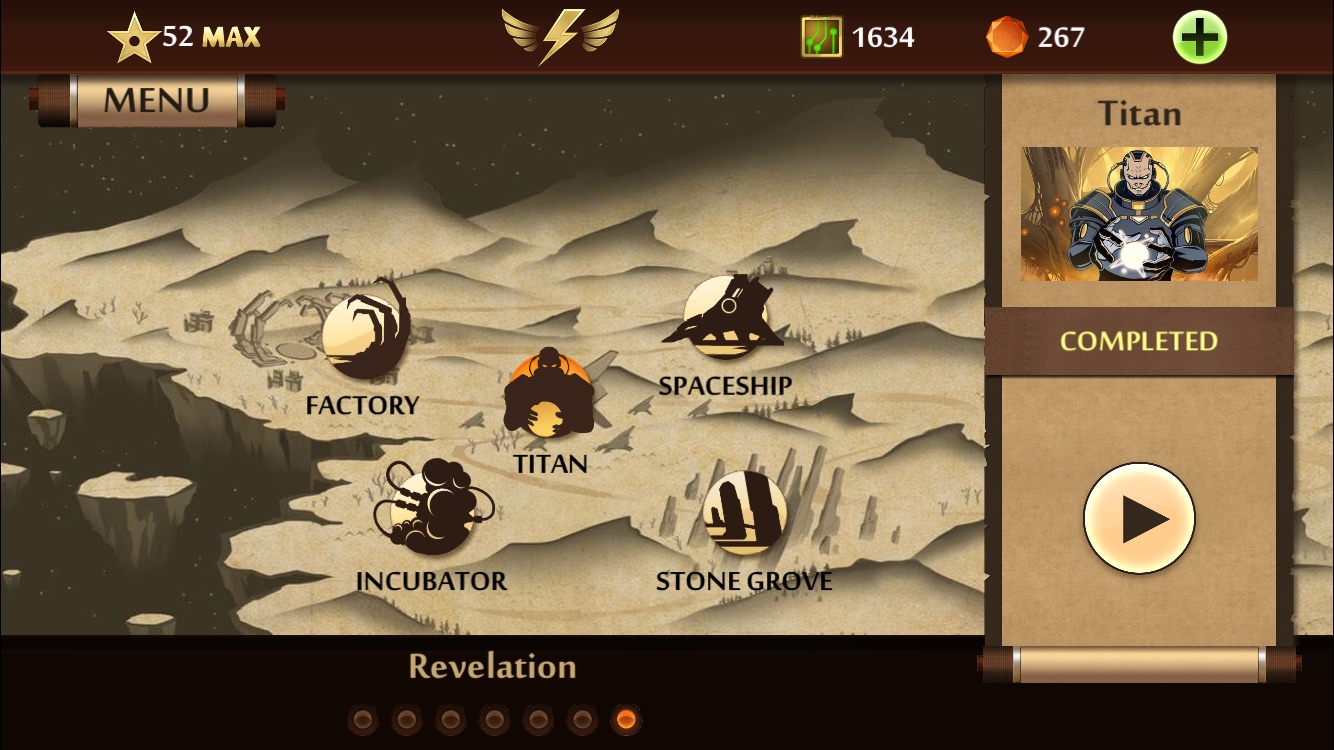Open the Incubator map location
Image resolution: width=1334 pixels, height=750 pixels.
pyautogui.click(x=433, y=509)
